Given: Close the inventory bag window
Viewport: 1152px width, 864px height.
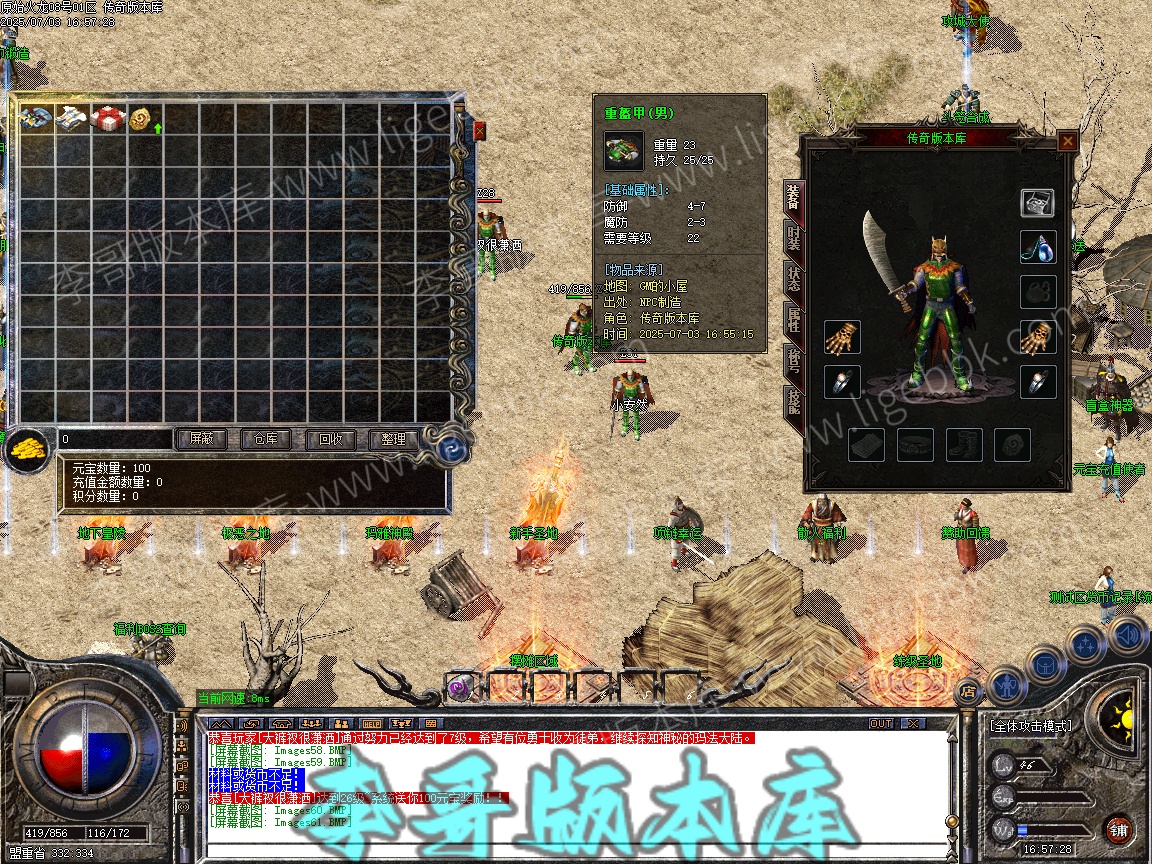Looking at the screenshot, I should (x=479, y=130).
